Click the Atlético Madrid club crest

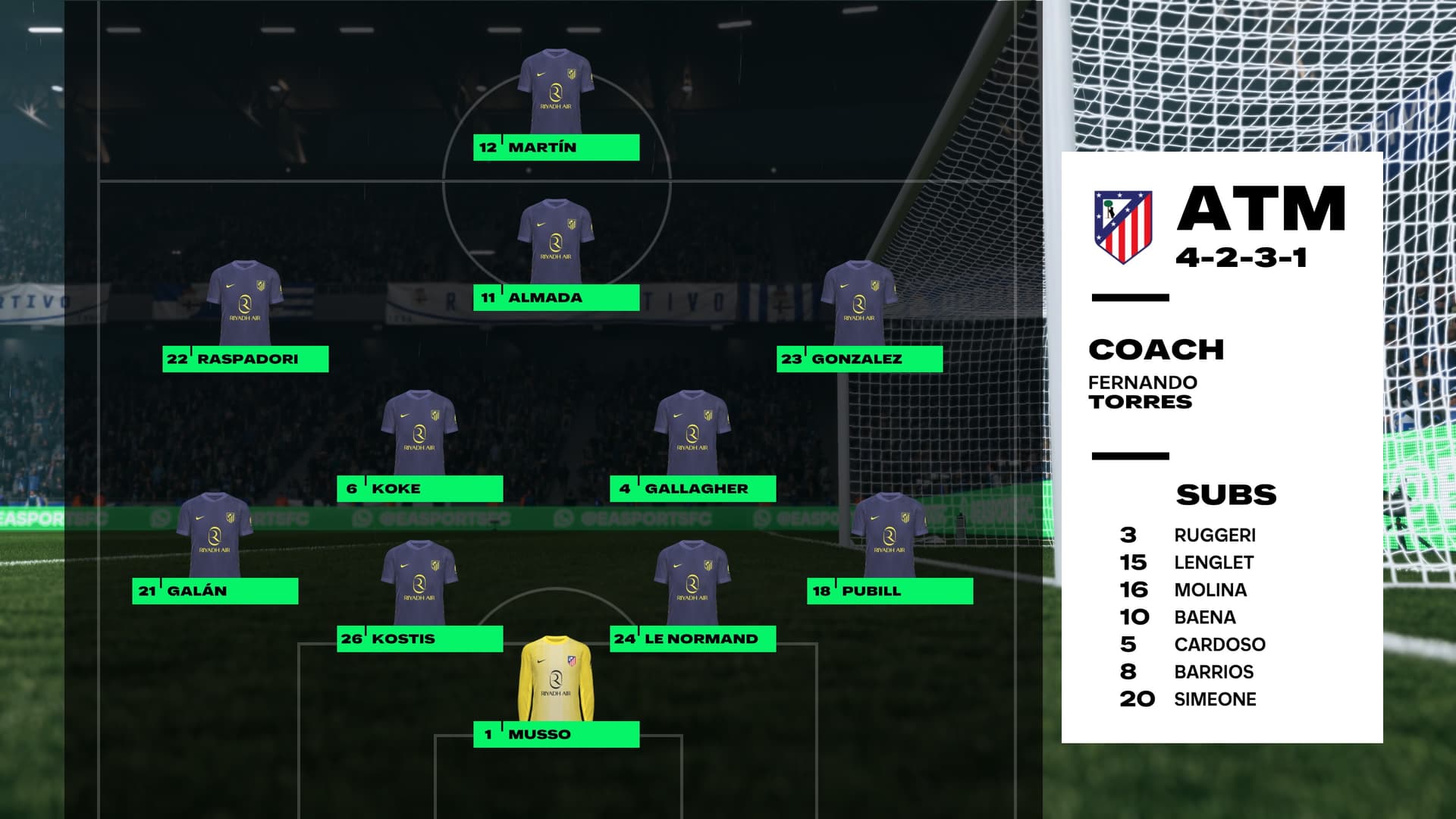(1123, 226)
